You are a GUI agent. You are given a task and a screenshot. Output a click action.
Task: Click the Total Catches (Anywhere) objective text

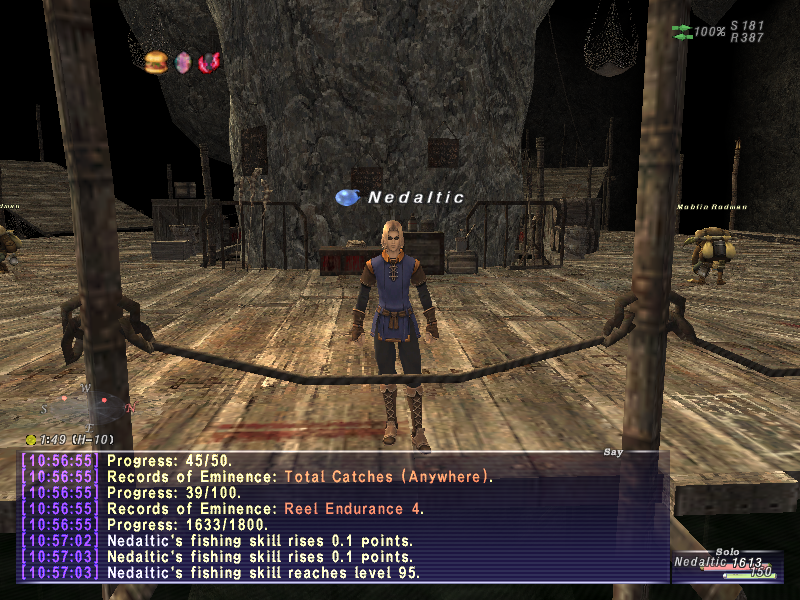[x=388, y=477]
